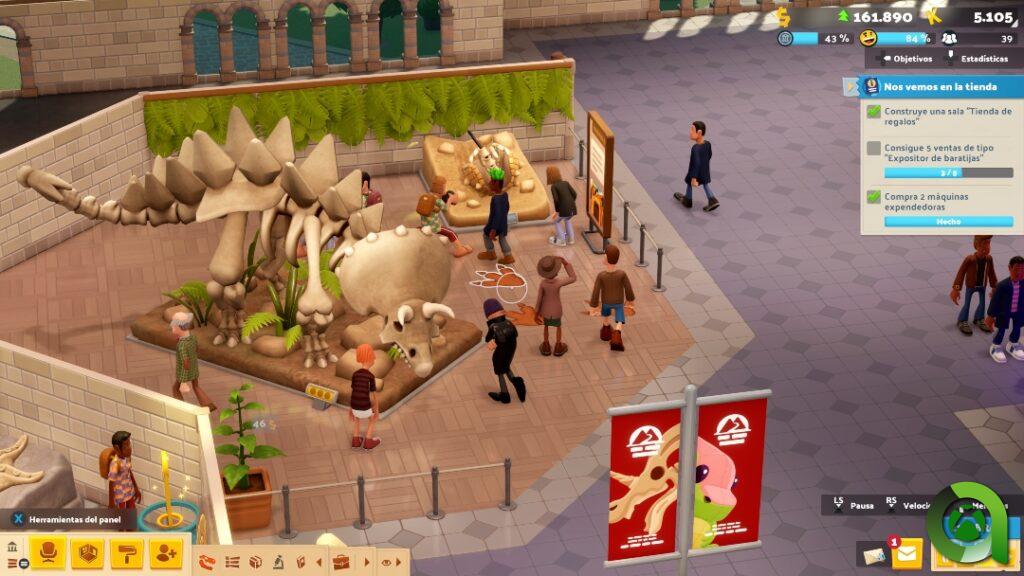This screenshot has height=576, width=1024.
Task: Open the chair furnishing tool
Action: (47, 552)
